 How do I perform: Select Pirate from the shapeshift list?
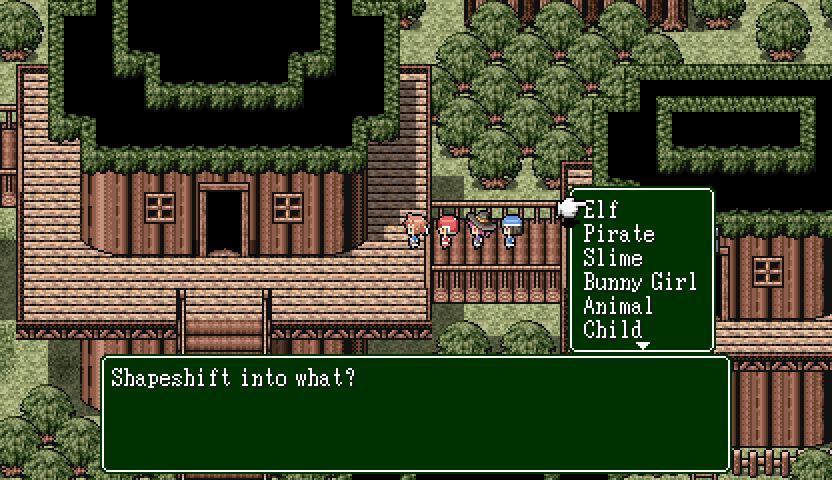[x=619, y=234]
